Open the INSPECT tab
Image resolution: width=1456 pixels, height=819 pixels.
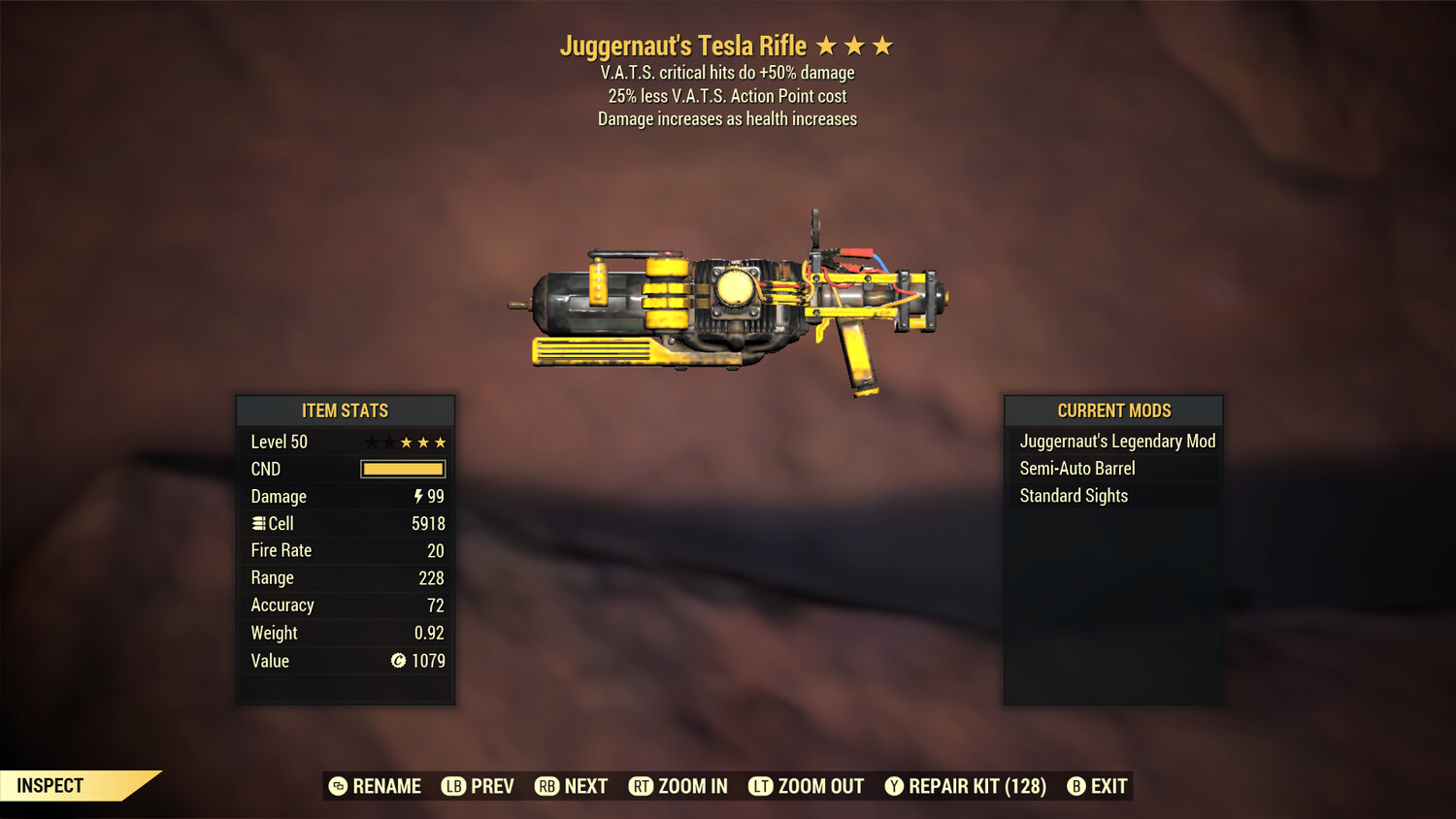coord(50,786)
